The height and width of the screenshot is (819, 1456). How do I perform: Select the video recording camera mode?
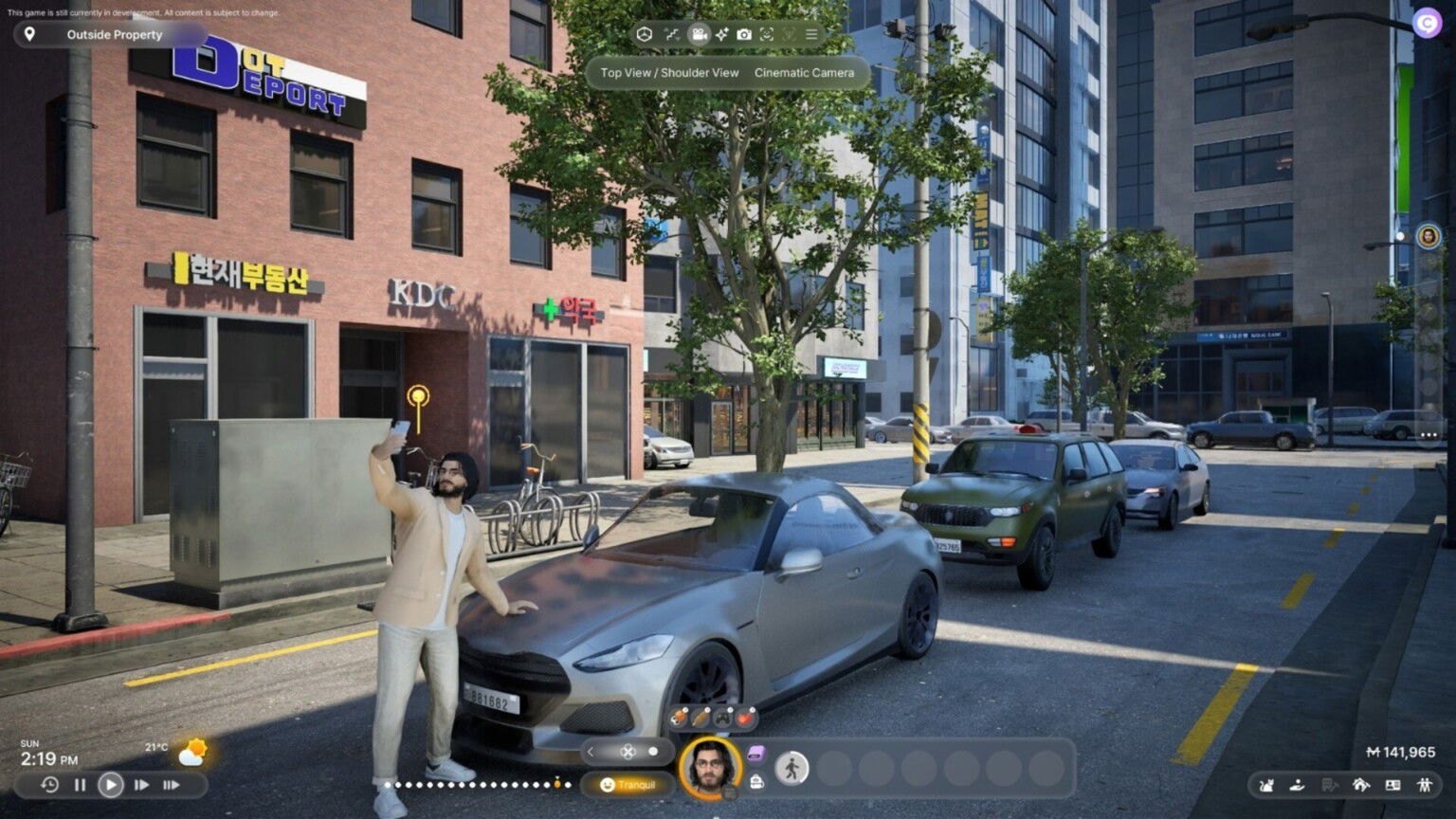point(699,34)
